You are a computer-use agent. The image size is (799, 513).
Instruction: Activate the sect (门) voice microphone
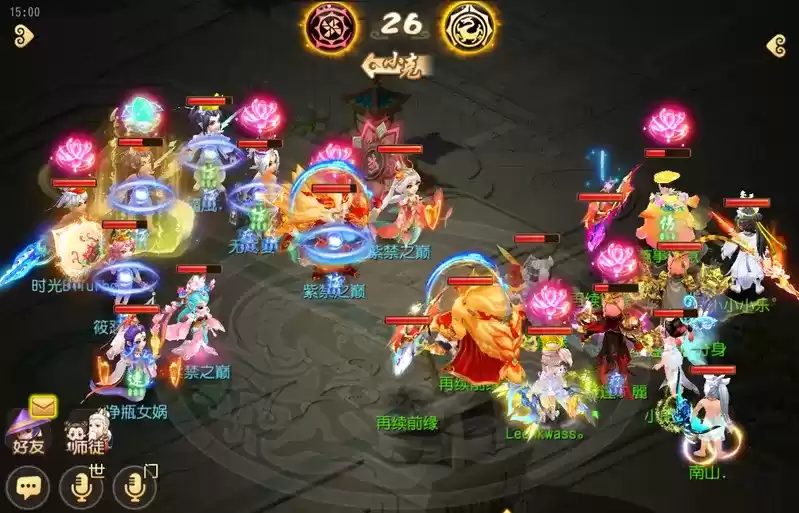[x=134, y=488]
